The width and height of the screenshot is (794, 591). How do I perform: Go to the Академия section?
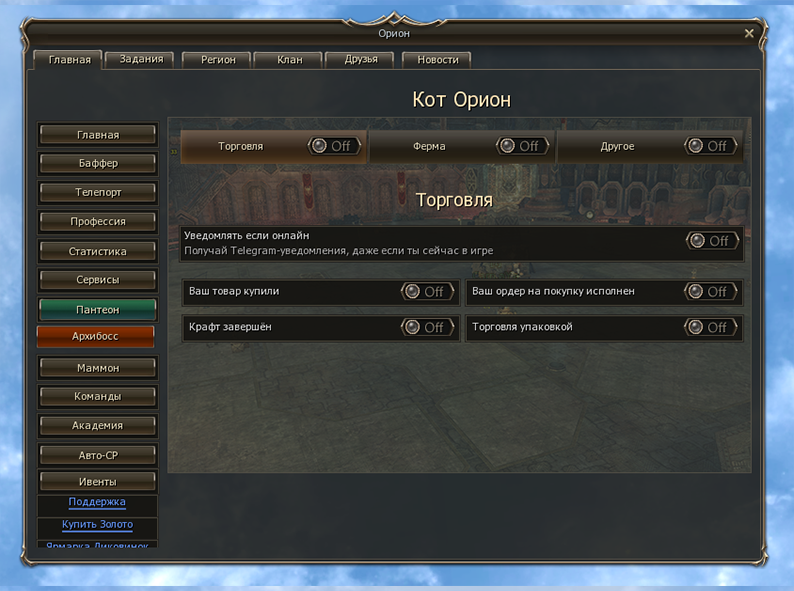click(98, 425)
